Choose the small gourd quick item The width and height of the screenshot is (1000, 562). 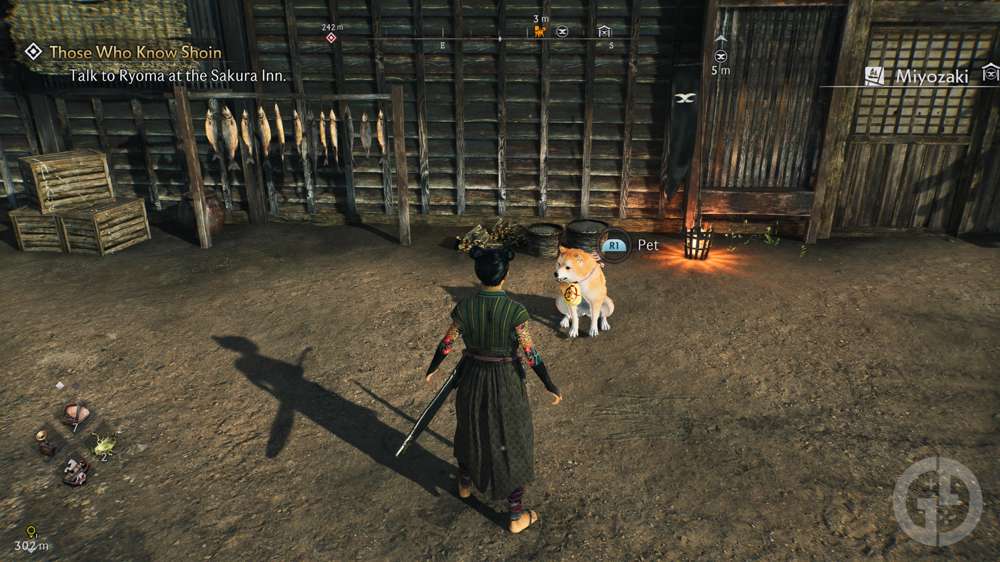pyautogui.click(x=44, y=442)
